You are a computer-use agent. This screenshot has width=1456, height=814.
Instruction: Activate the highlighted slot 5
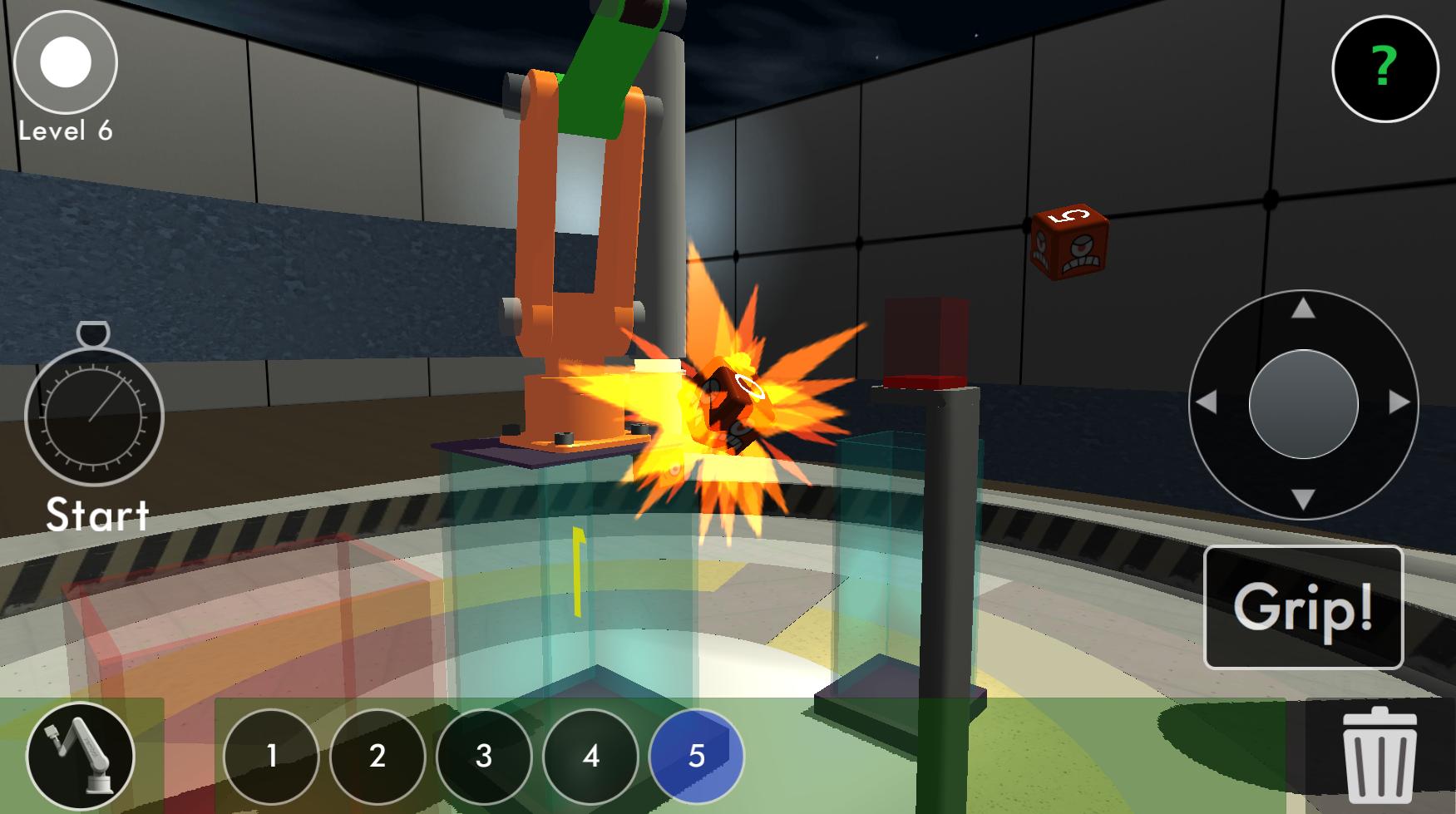[x=697, y=756]
